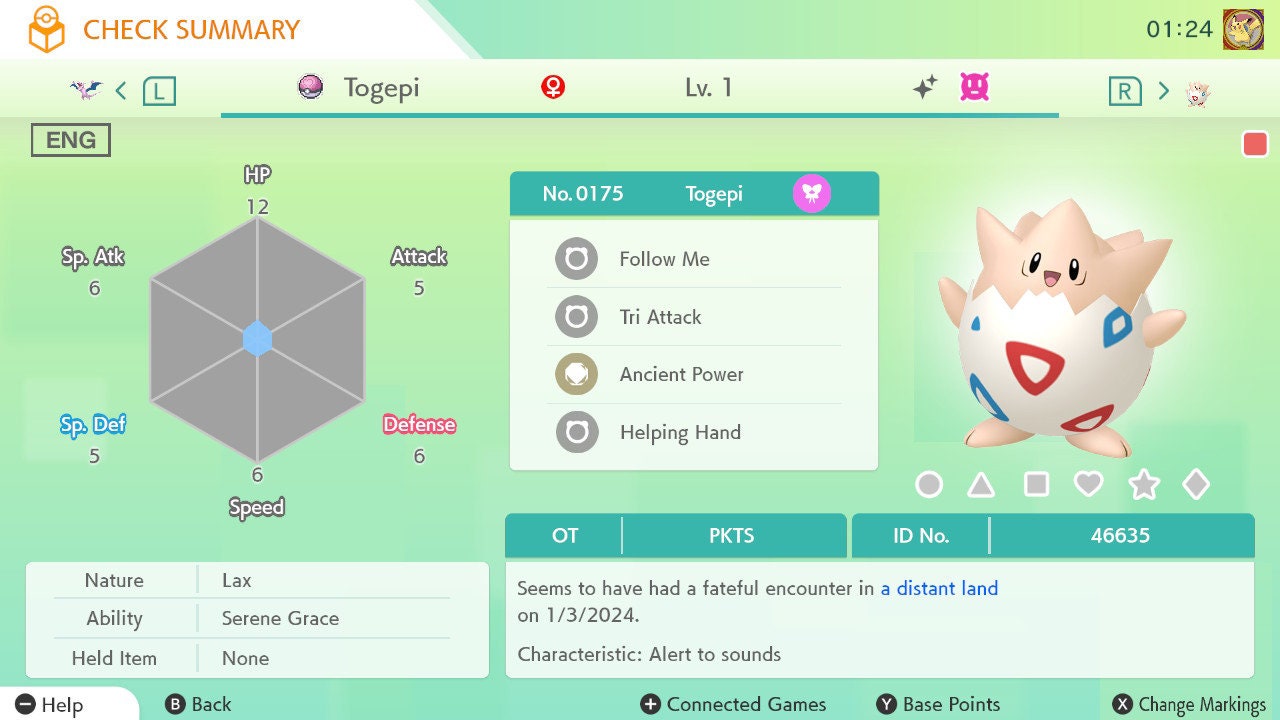1280x720 pixels.
Task: Go to next Pokémon with right arrow
Action: click(x=1163, y=91)
